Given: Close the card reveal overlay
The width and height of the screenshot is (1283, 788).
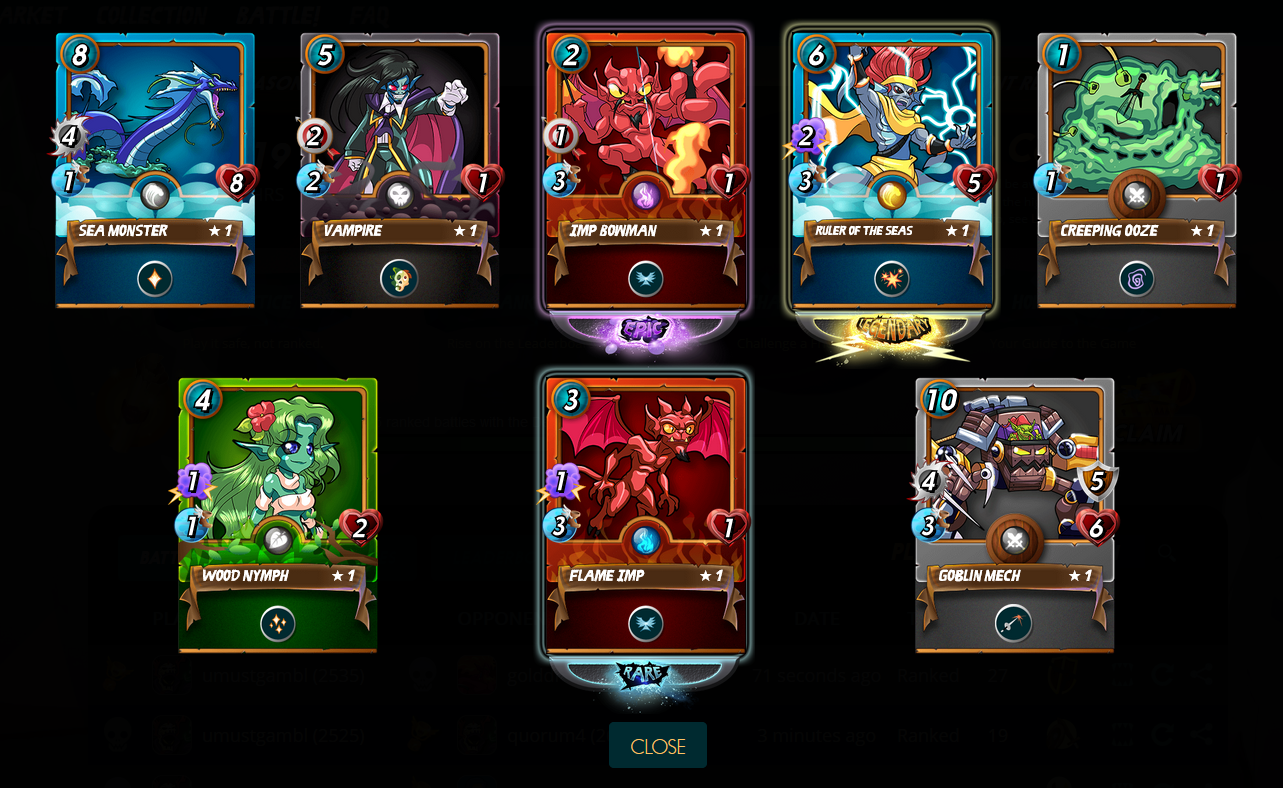Looking at the screenshot, I should pyautogui.click(x=657, y=746).
